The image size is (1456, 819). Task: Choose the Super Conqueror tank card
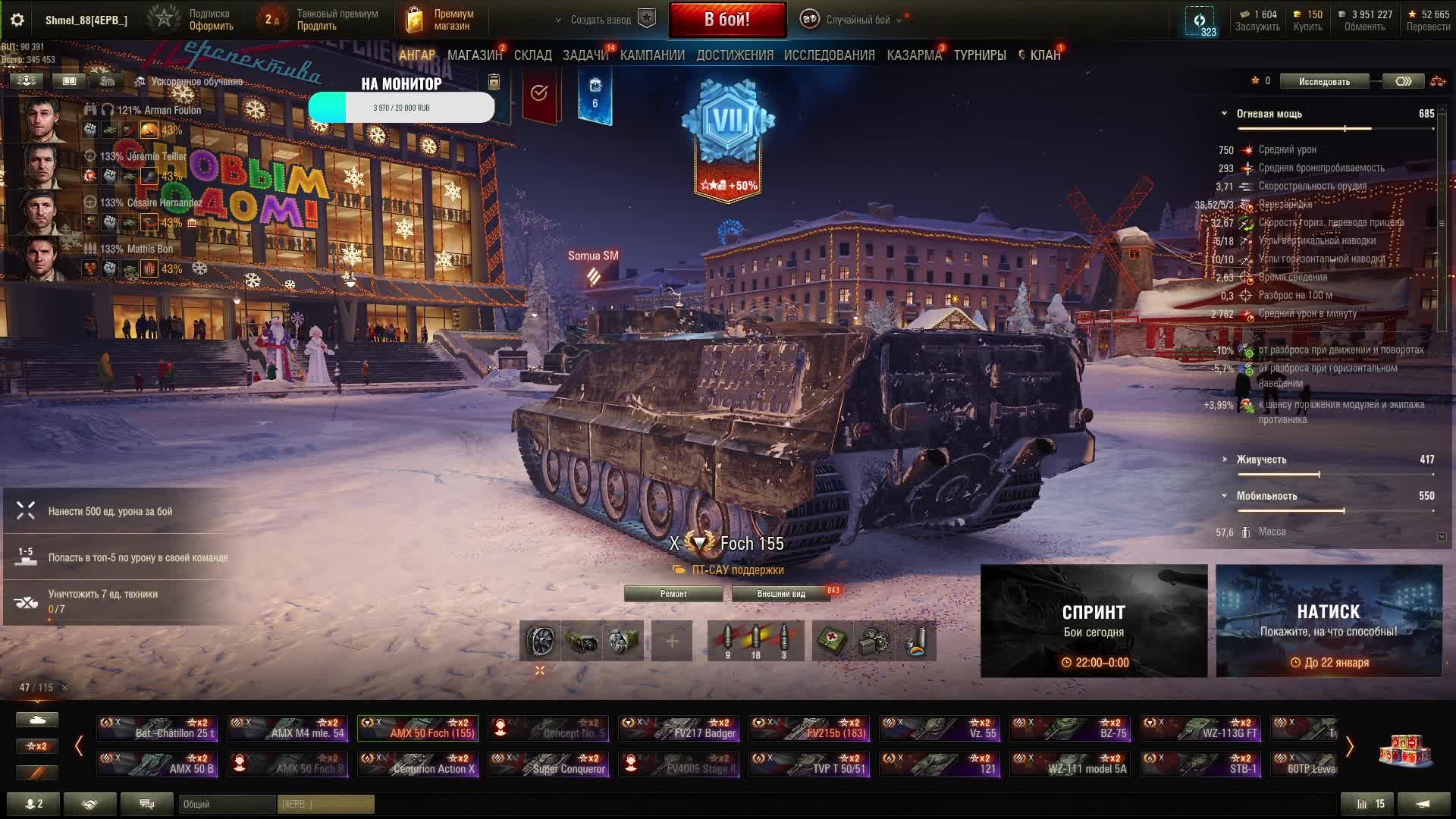click(x=548, y=764)
